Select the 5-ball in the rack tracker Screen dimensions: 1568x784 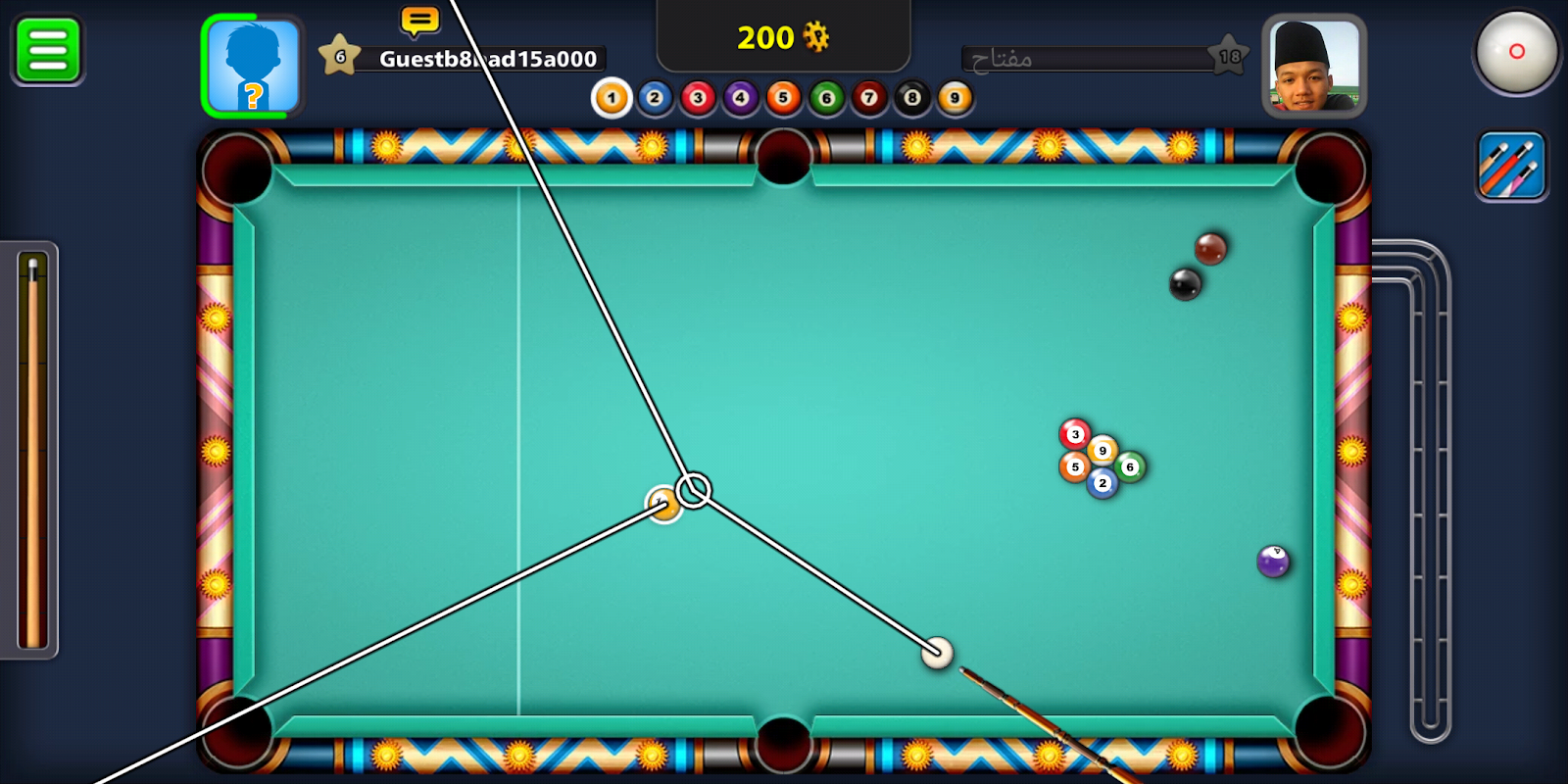pos(782,98)
